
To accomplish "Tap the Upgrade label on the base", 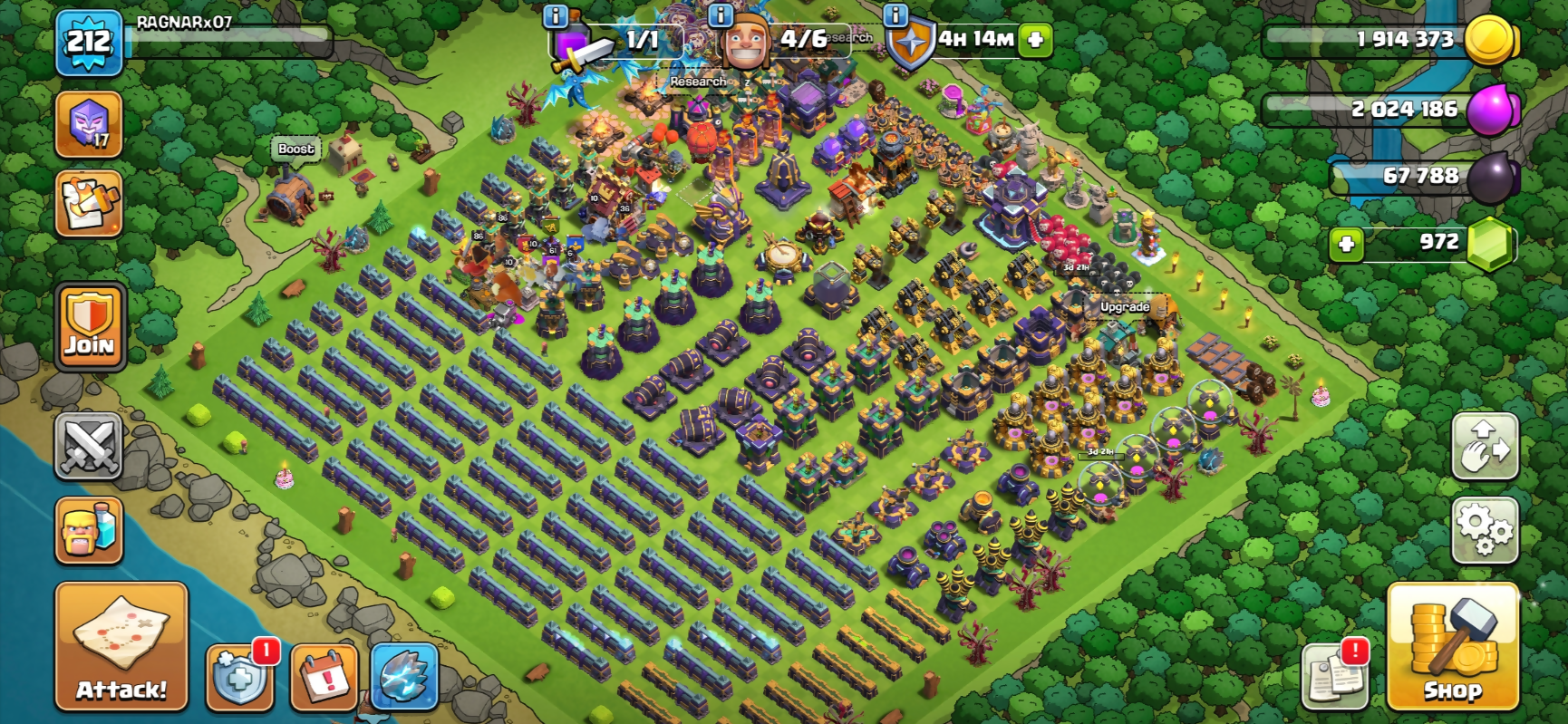I will tap(1125, 307).
